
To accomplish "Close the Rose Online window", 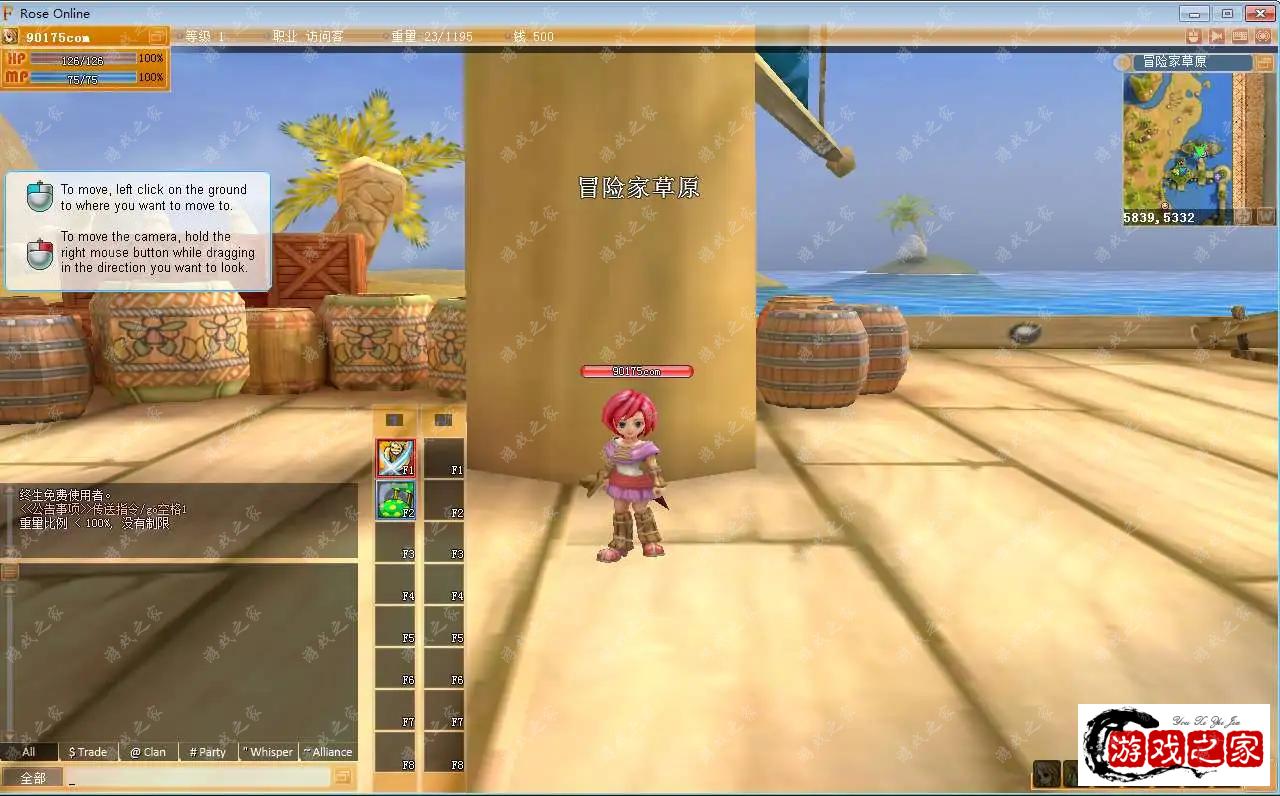I will (1258, 13).
